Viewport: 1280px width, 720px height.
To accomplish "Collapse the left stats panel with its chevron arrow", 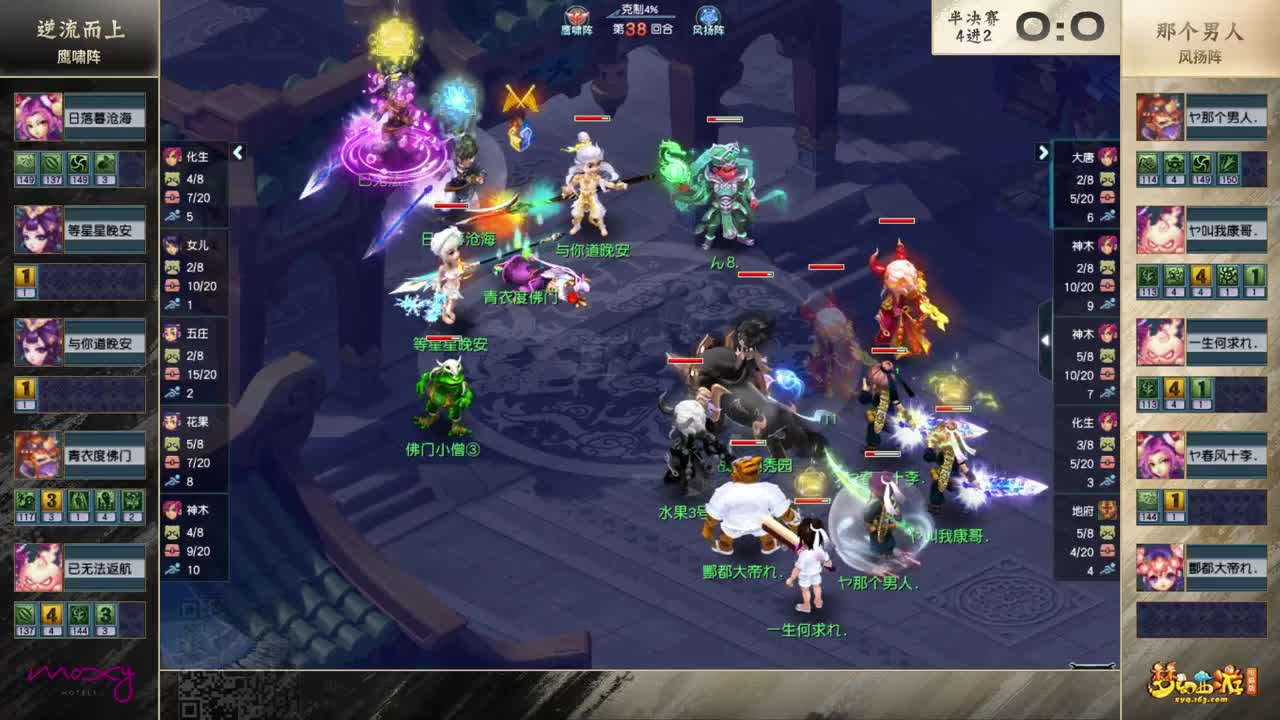I will tap(238, 154).
